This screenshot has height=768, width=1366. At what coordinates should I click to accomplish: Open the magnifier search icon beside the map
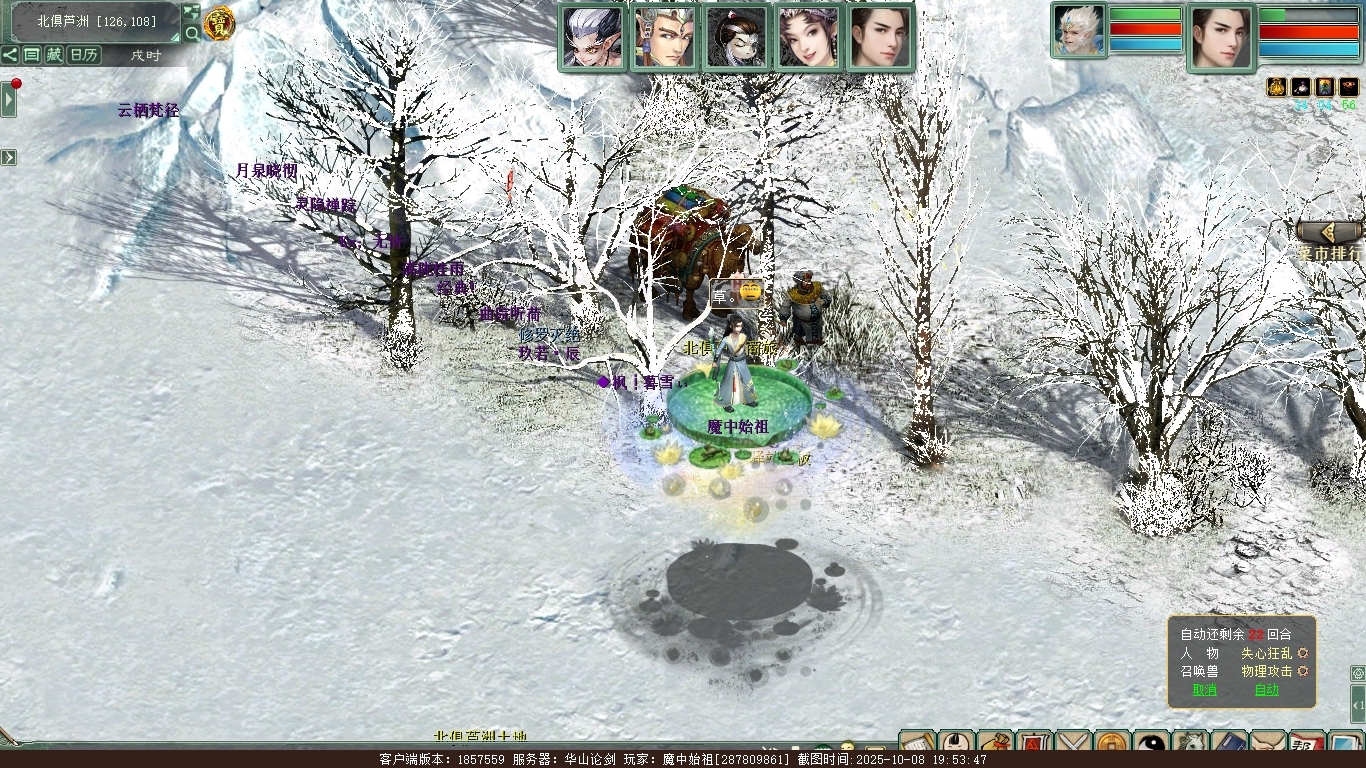point(191,33)
